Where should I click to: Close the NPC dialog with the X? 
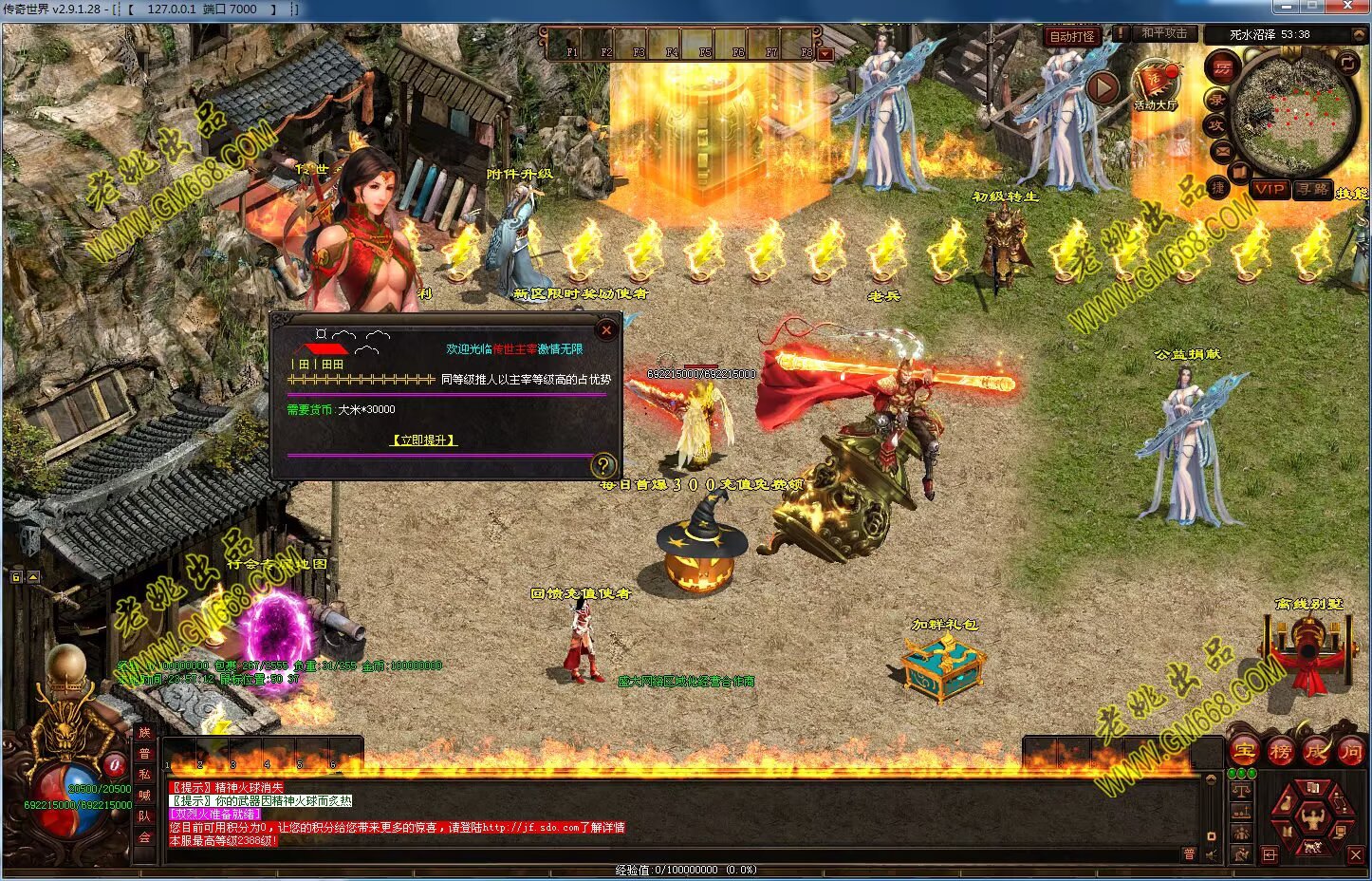[x=606, y=330]
